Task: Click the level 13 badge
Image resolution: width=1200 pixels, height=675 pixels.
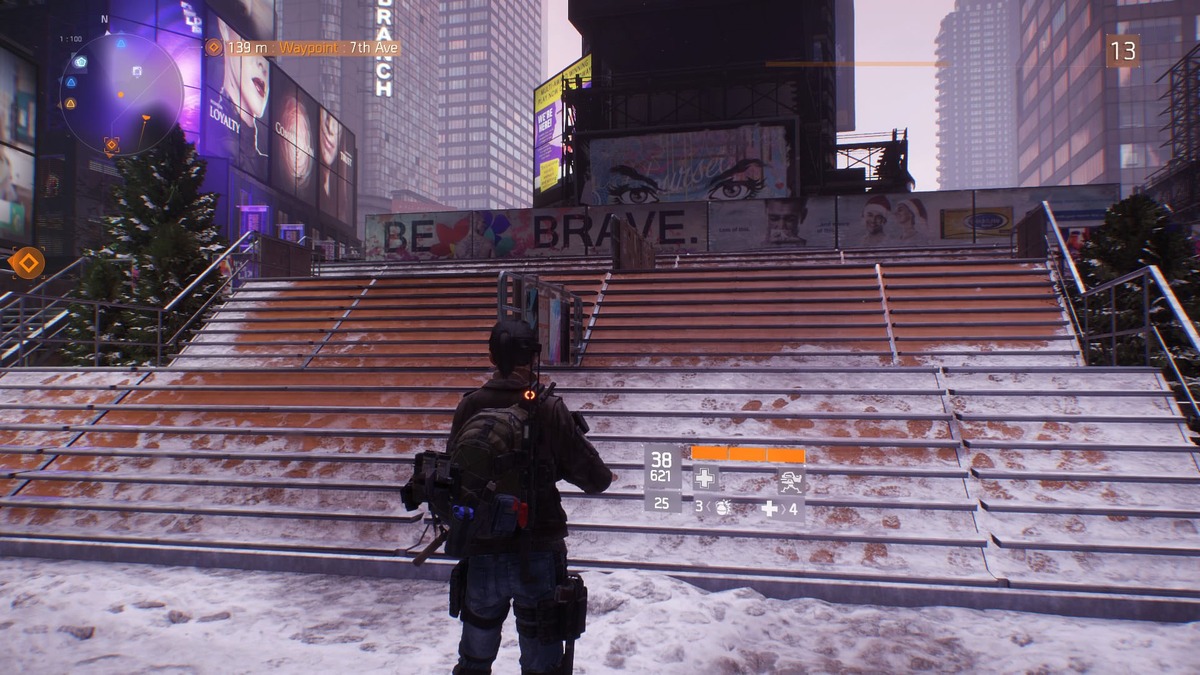Action: (1122, 51)
